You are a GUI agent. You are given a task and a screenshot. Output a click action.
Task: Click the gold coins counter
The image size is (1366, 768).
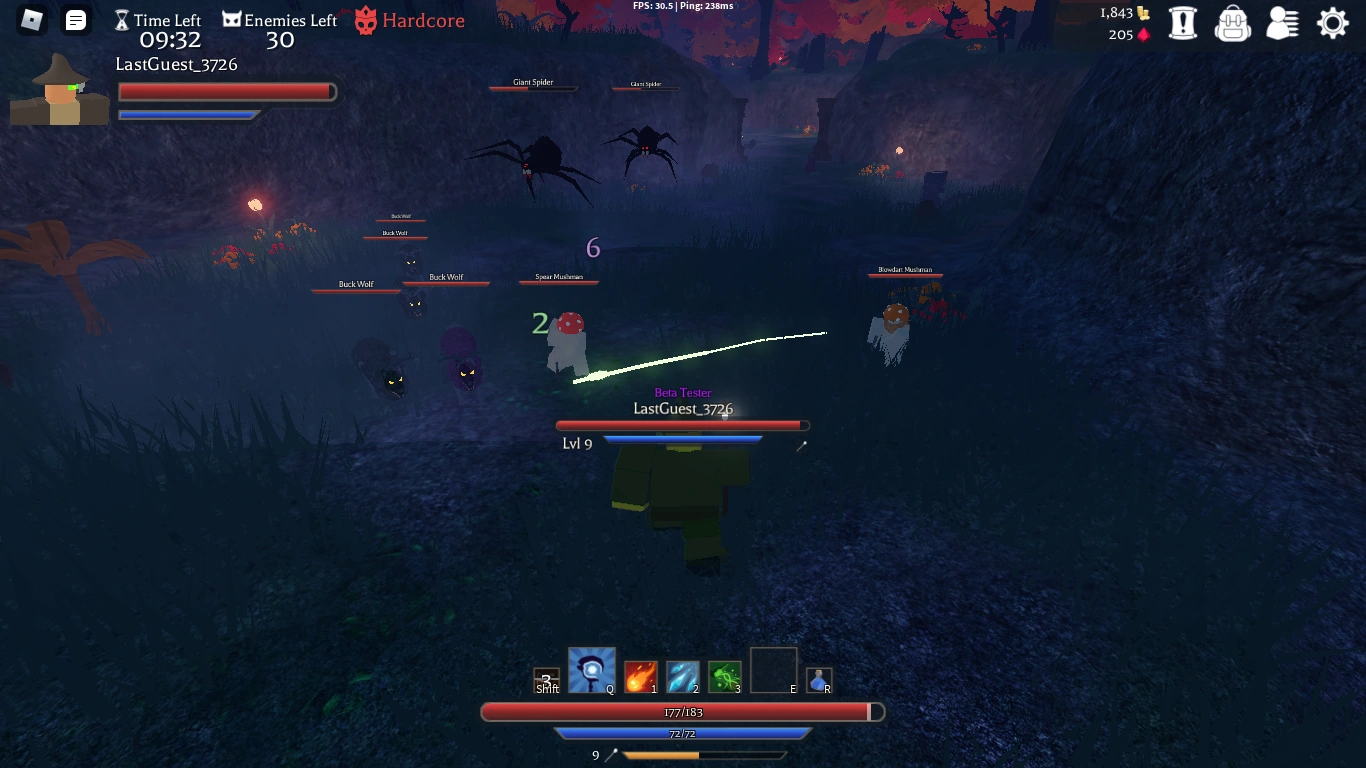click(x=1124, y=14)
